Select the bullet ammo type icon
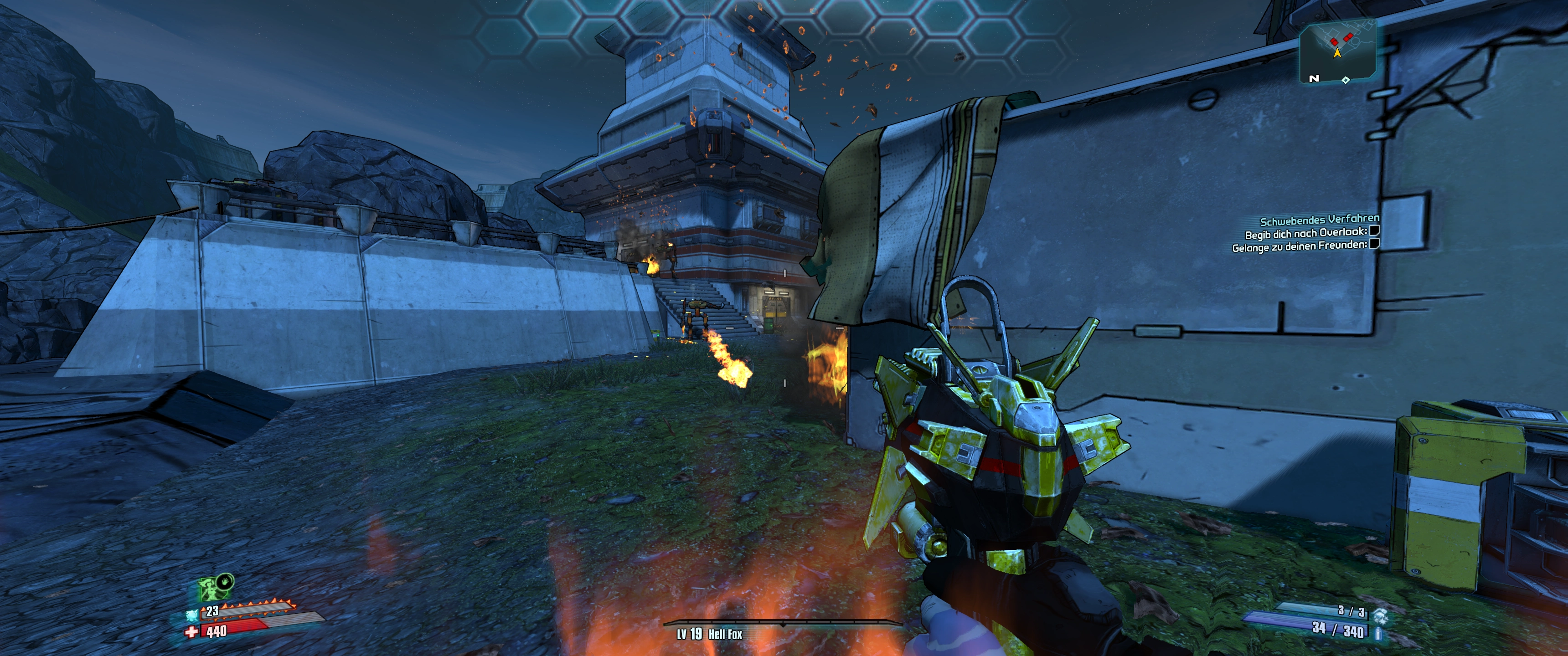Image resolution: width=1568 pixels, height=656 pixels. (x=1378, y=633)
